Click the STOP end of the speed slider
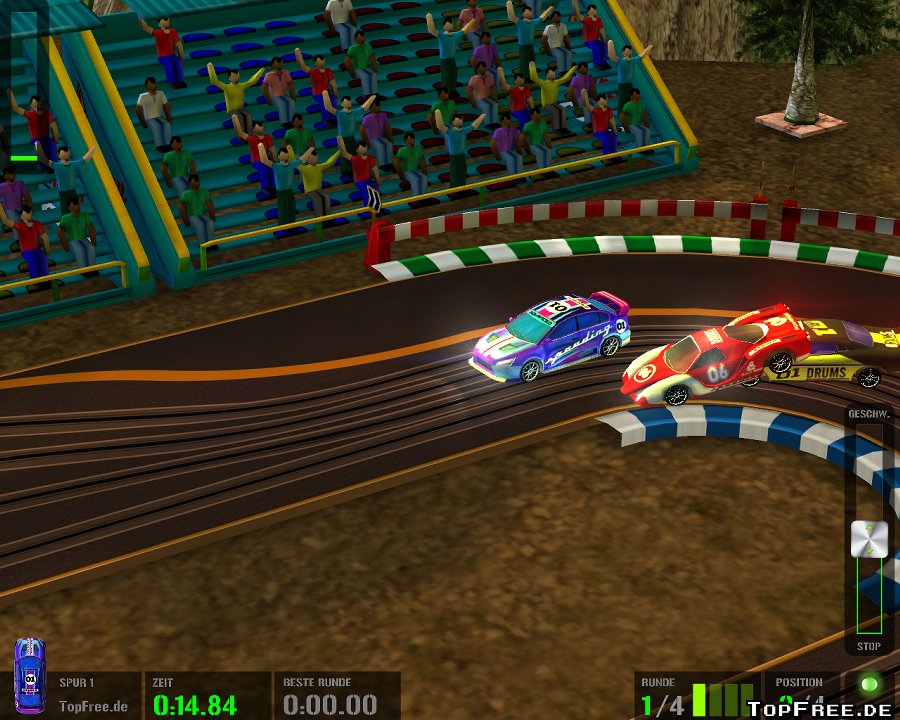 869,646
